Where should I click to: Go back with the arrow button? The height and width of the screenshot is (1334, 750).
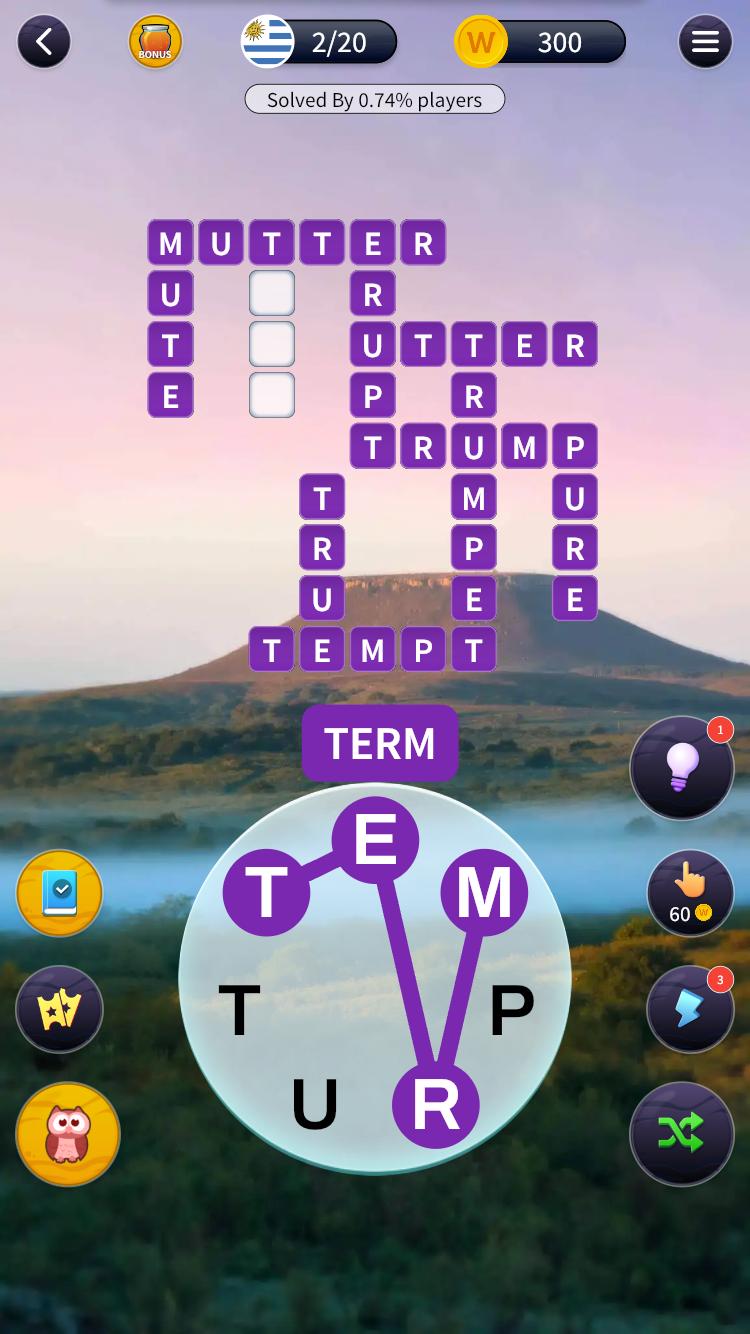43,42
